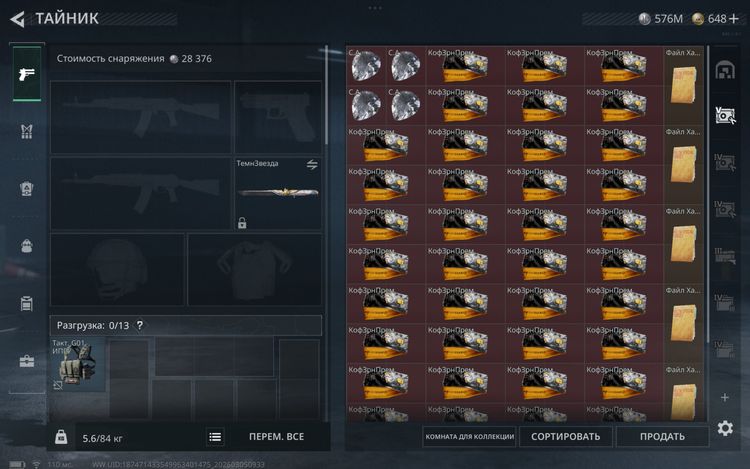The height and width of the screenshot is (469, 750).
Task: Open the list view icon
Action: [215, 437]
